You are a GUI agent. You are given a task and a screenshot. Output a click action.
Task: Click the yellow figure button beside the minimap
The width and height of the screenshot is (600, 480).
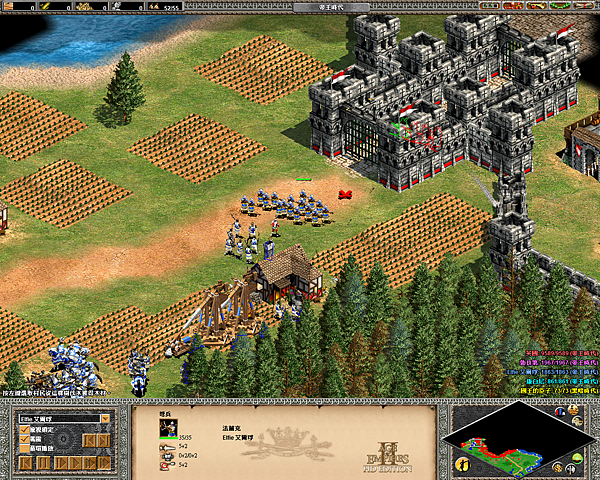click(462, 463)
